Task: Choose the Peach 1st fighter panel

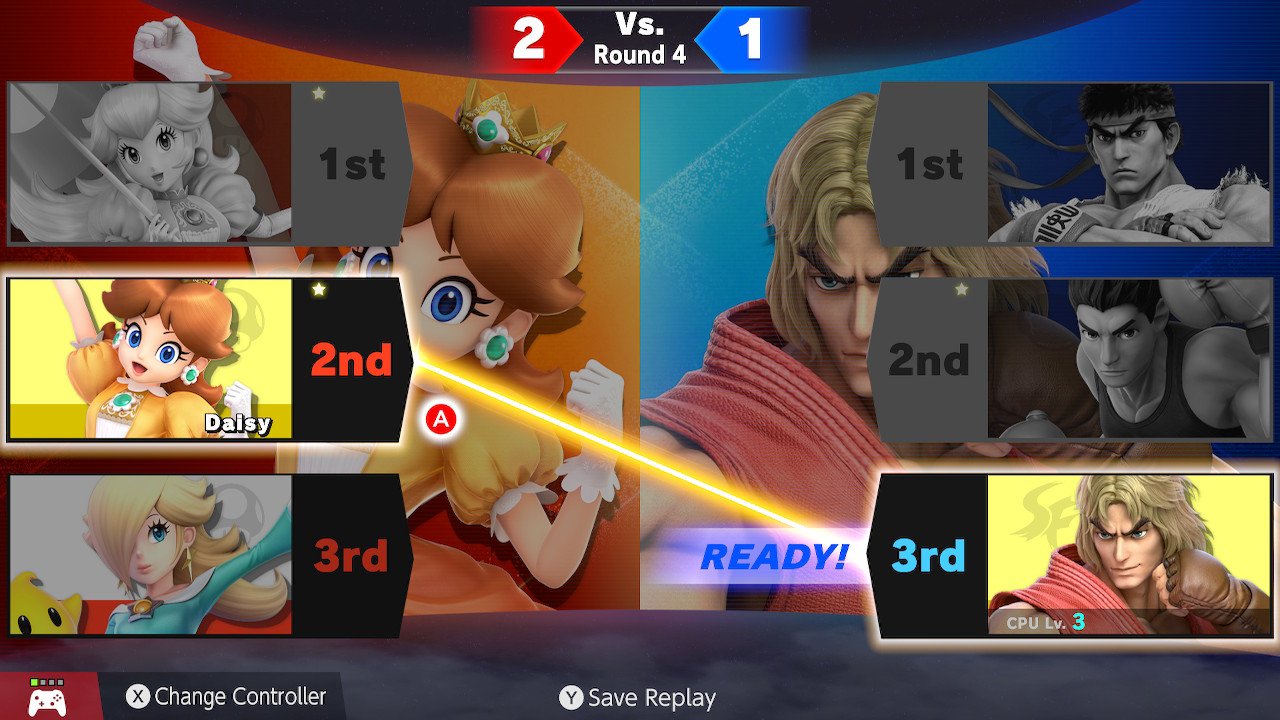Action: click(x=208, y=164)
